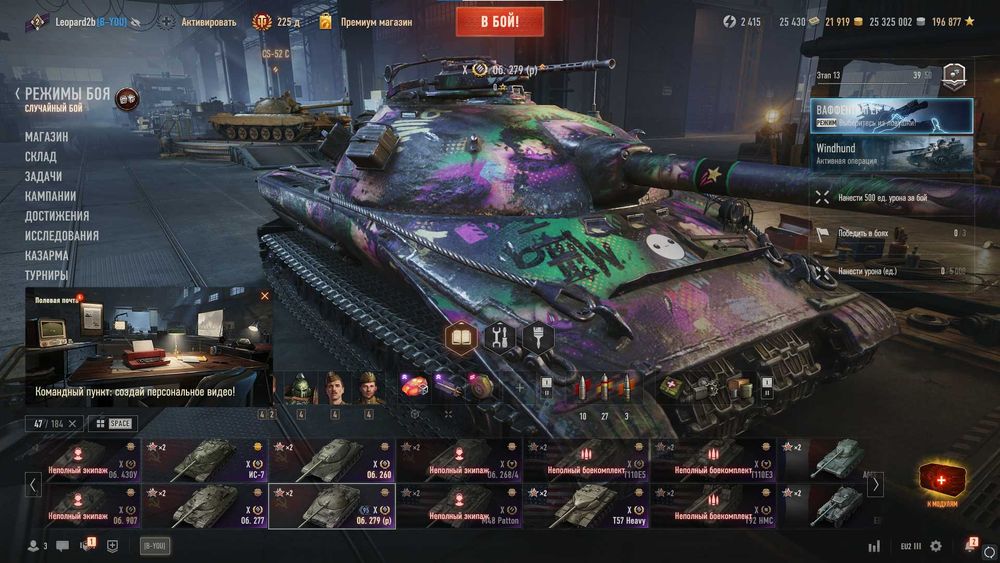Enter the КАЗАРМА
This screenshot has width=1000, height=563.
point(47,255)
